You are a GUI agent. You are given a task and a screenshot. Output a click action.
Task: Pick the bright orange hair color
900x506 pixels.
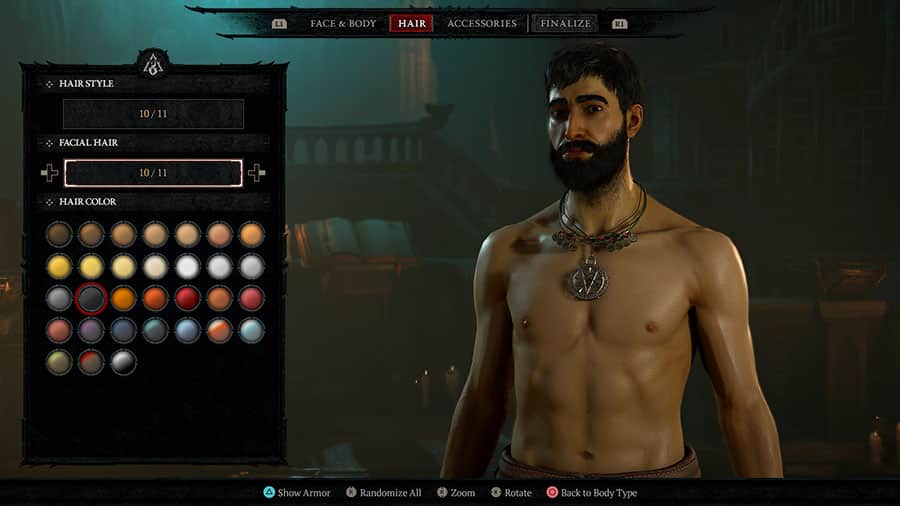pyautogui.click(x=123, y=298)
